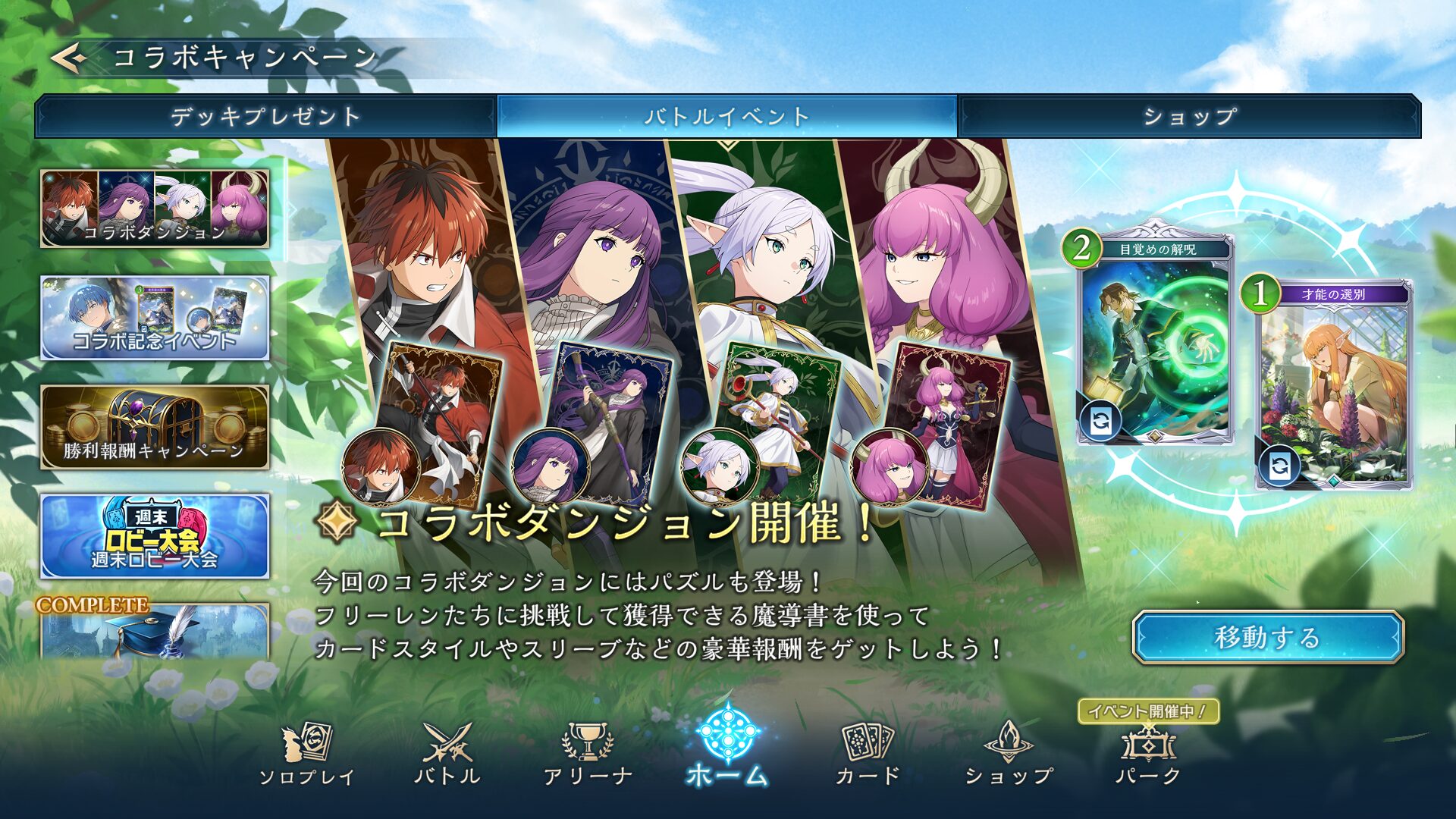The image size is (1456, 819).
Task: Open the ショップ campaign tab
Action: pos(1189,116)
